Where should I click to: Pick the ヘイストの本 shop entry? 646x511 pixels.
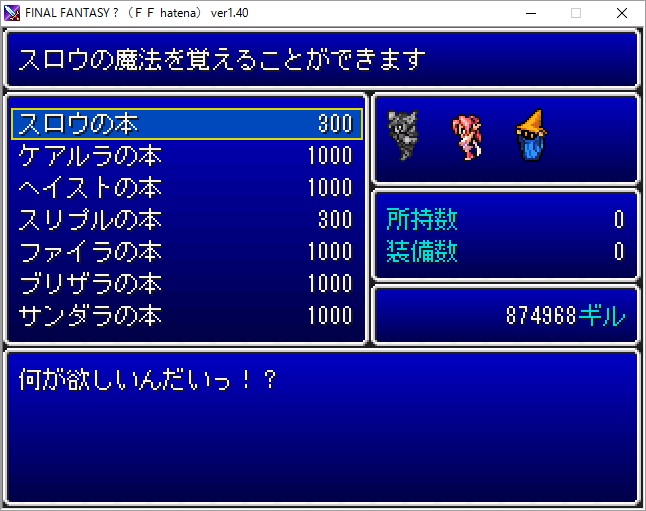(x=186, y=188)
